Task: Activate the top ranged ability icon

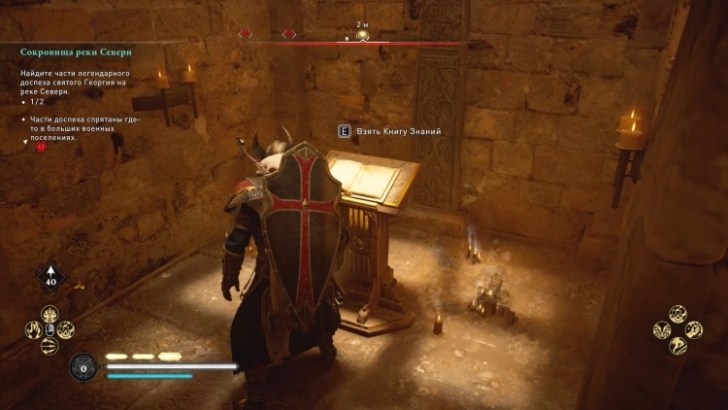Action: tap(49, 313)
